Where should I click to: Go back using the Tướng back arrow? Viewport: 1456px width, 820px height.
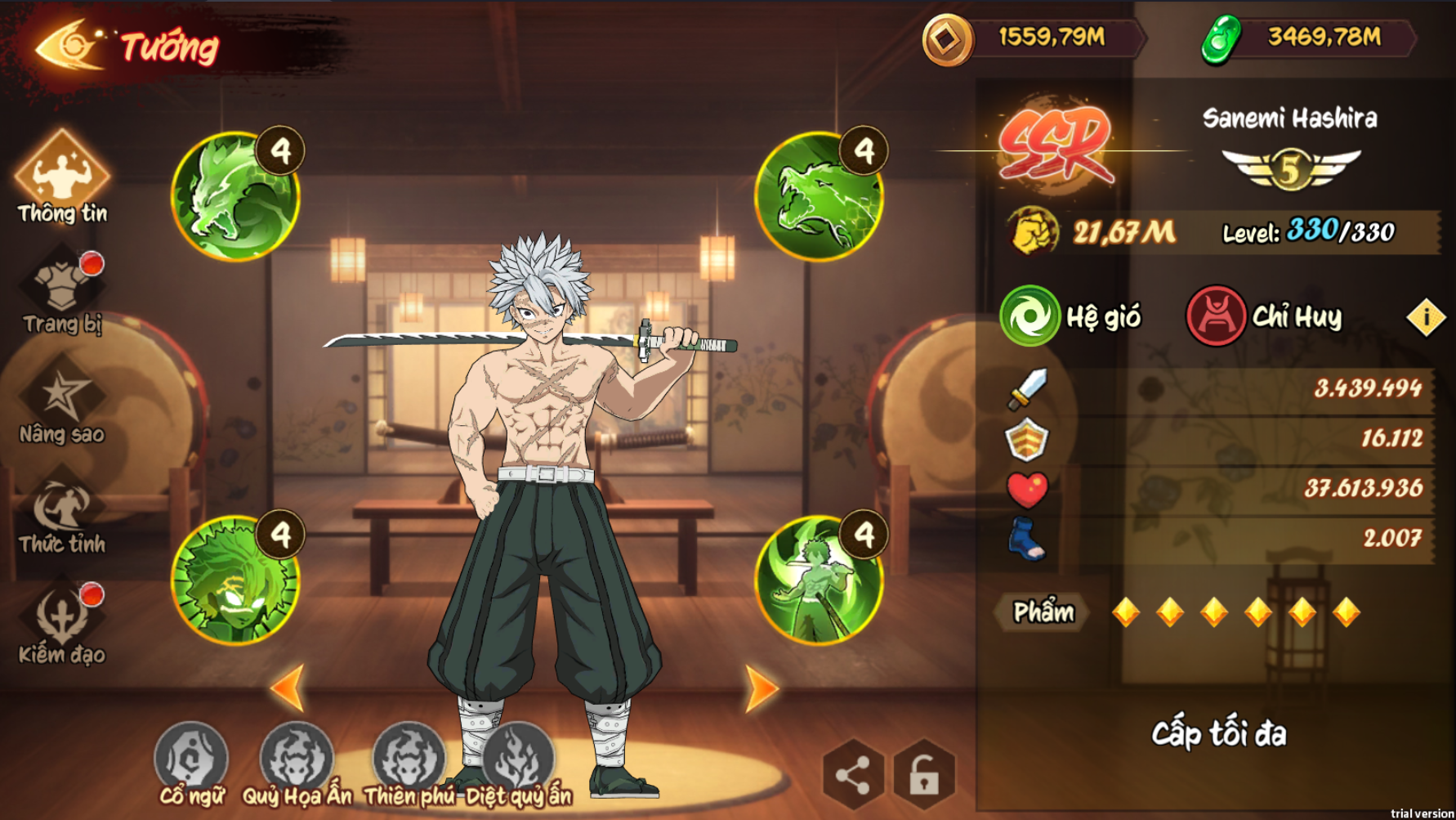[69, 46]
